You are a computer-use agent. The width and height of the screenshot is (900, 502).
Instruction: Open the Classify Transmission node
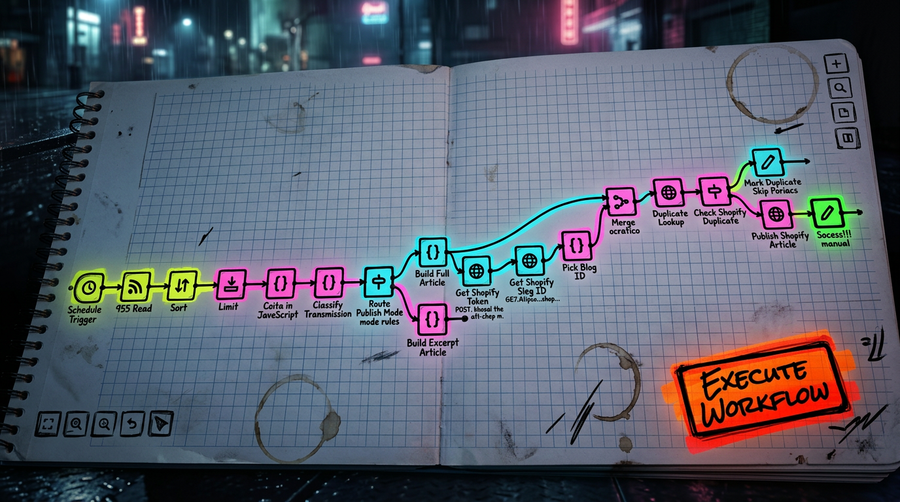tap(329, 282)
